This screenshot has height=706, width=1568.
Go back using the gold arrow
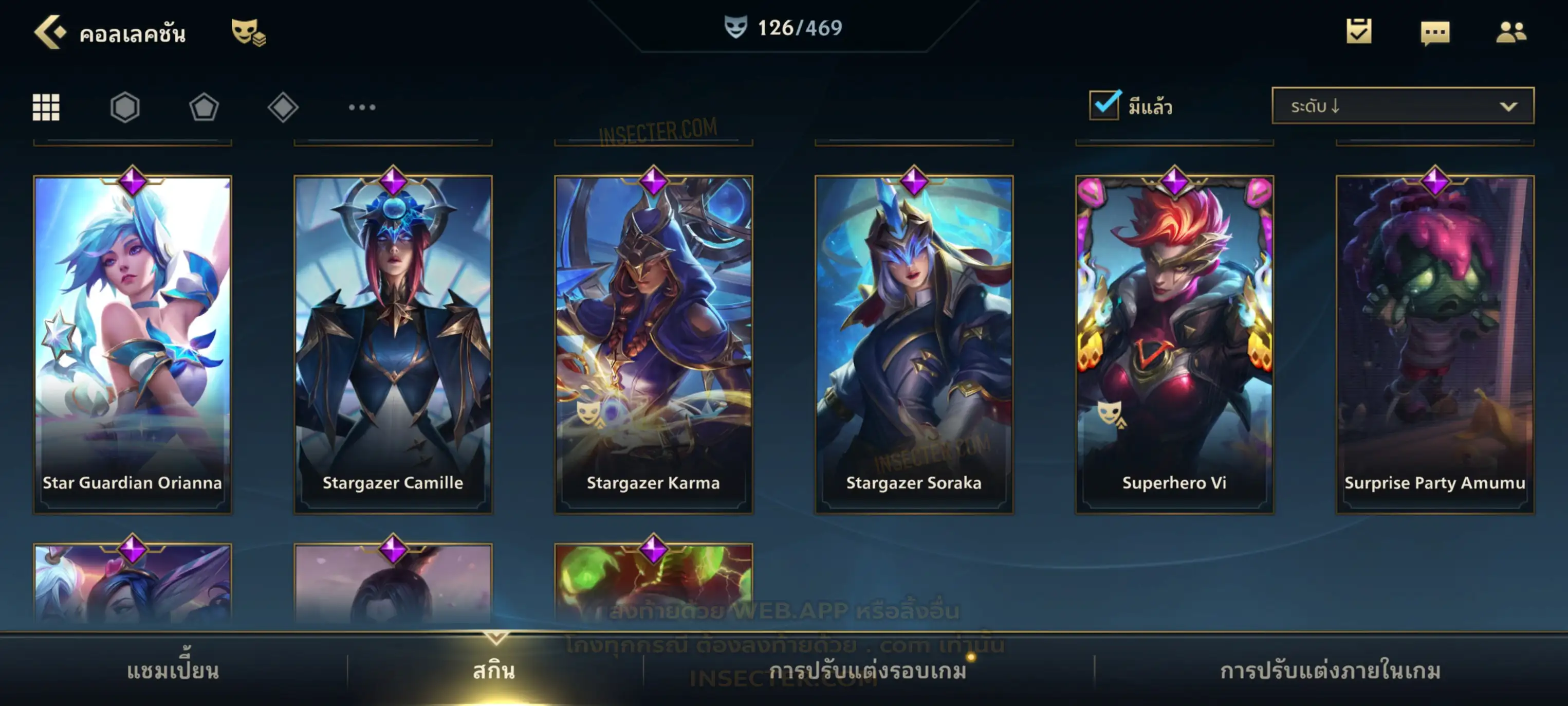click(x=49, y=32)
